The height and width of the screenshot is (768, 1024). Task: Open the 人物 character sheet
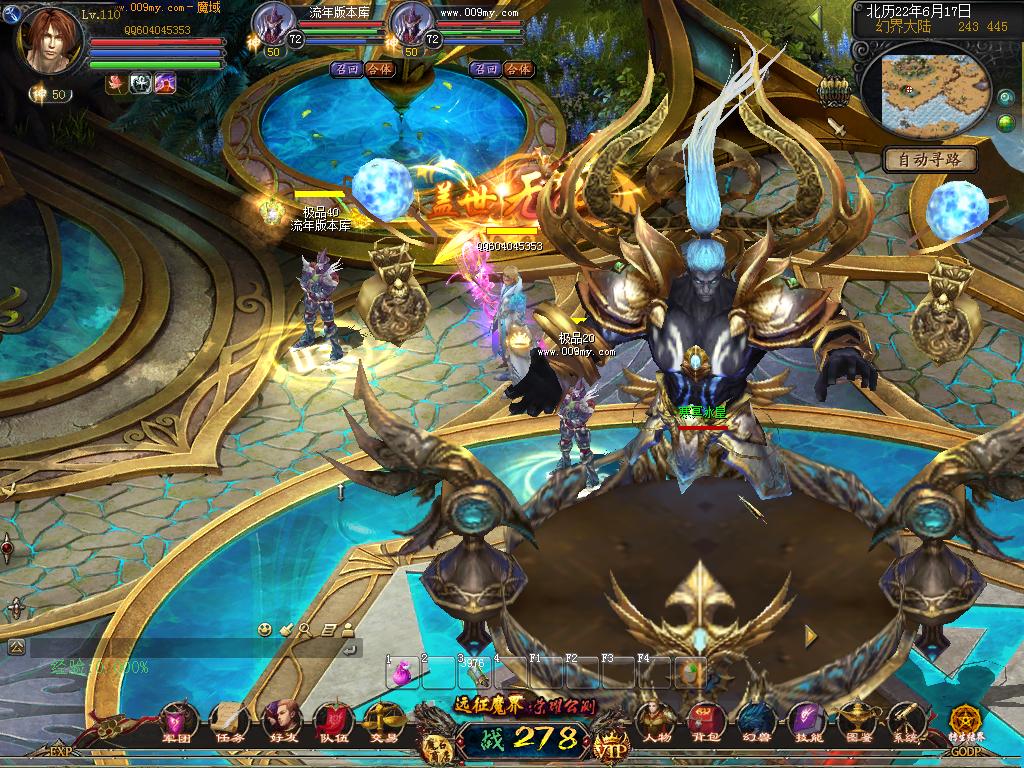pyautogui.click(x=656, y=720)
